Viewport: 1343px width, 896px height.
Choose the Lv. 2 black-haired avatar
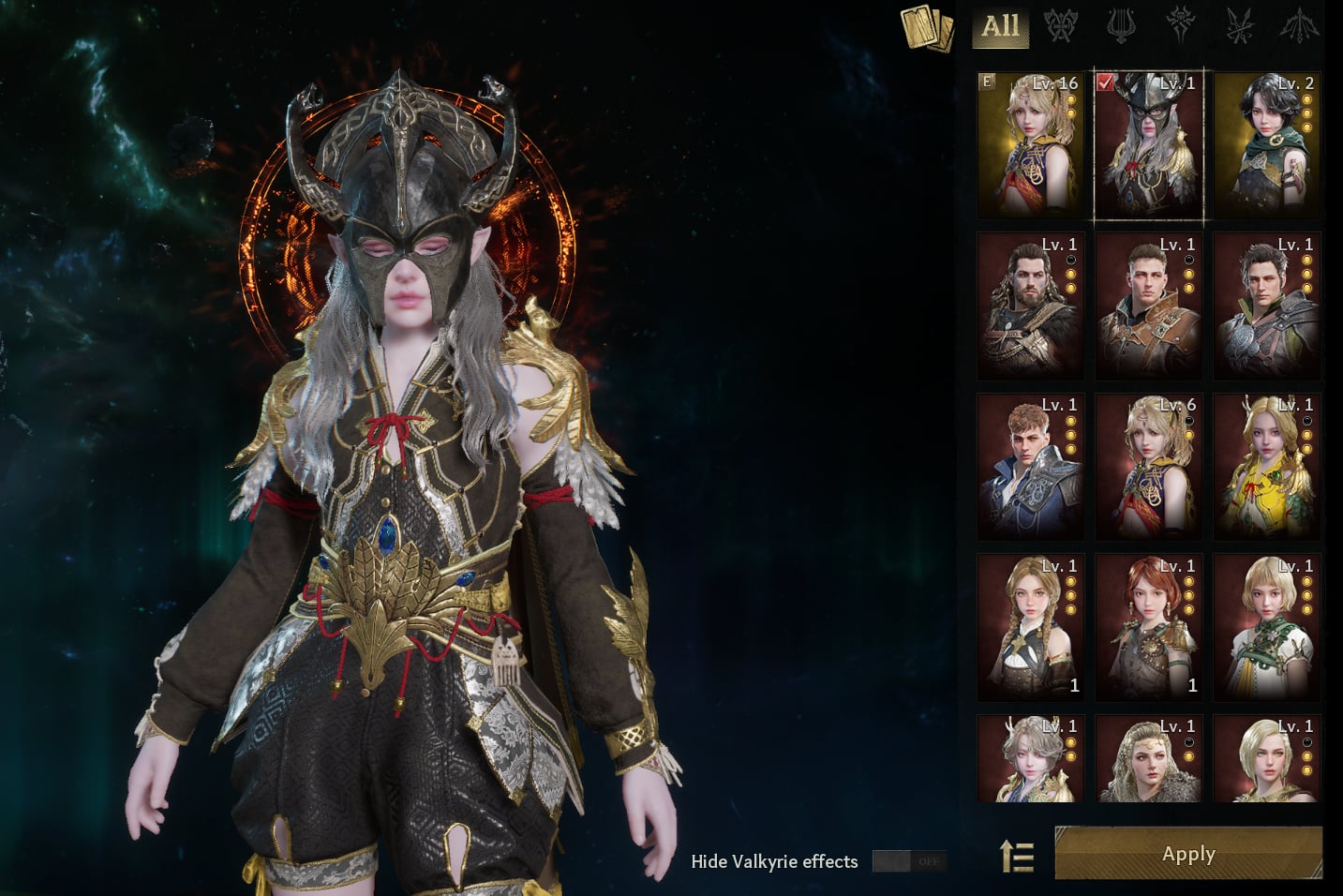pos(1267,144)
